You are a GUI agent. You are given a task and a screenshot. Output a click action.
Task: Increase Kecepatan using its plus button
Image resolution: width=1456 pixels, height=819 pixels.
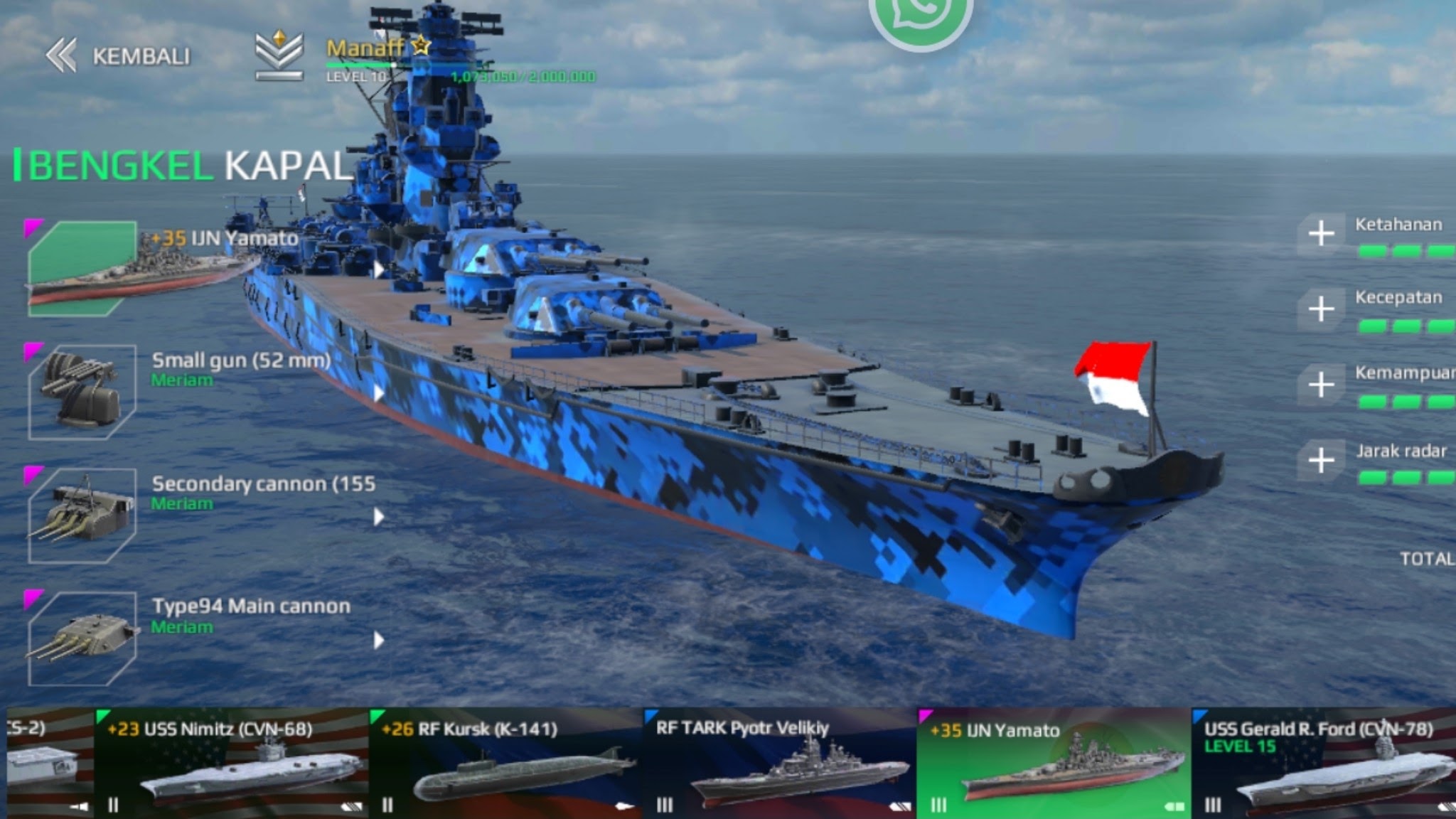point(1321,309)
